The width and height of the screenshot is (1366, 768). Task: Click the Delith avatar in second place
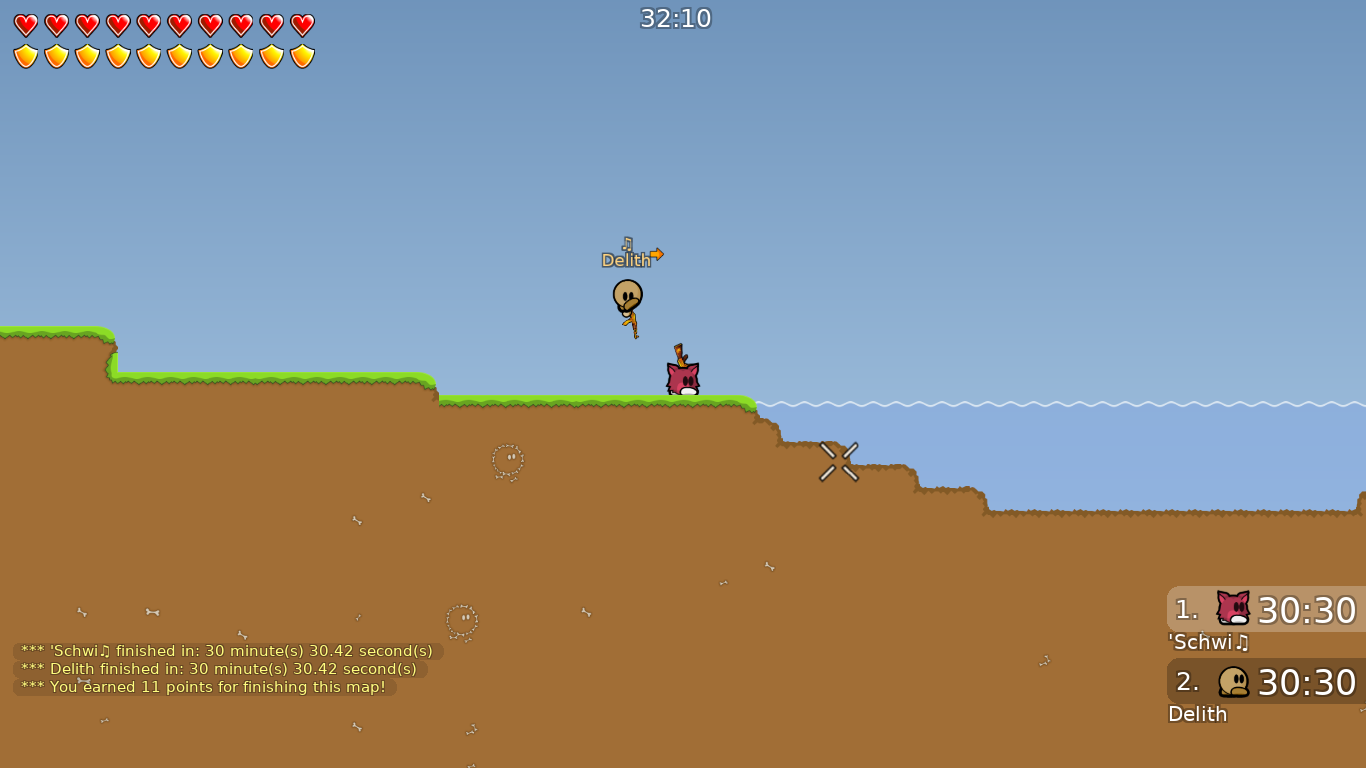pos(1231,682)
